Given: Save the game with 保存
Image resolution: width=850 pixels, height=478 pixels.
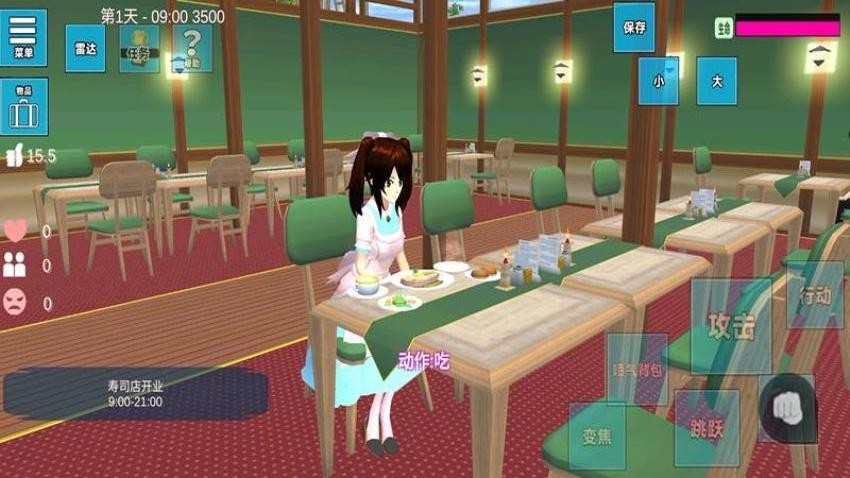Looking at the screenshot, I should click(634, 27).
